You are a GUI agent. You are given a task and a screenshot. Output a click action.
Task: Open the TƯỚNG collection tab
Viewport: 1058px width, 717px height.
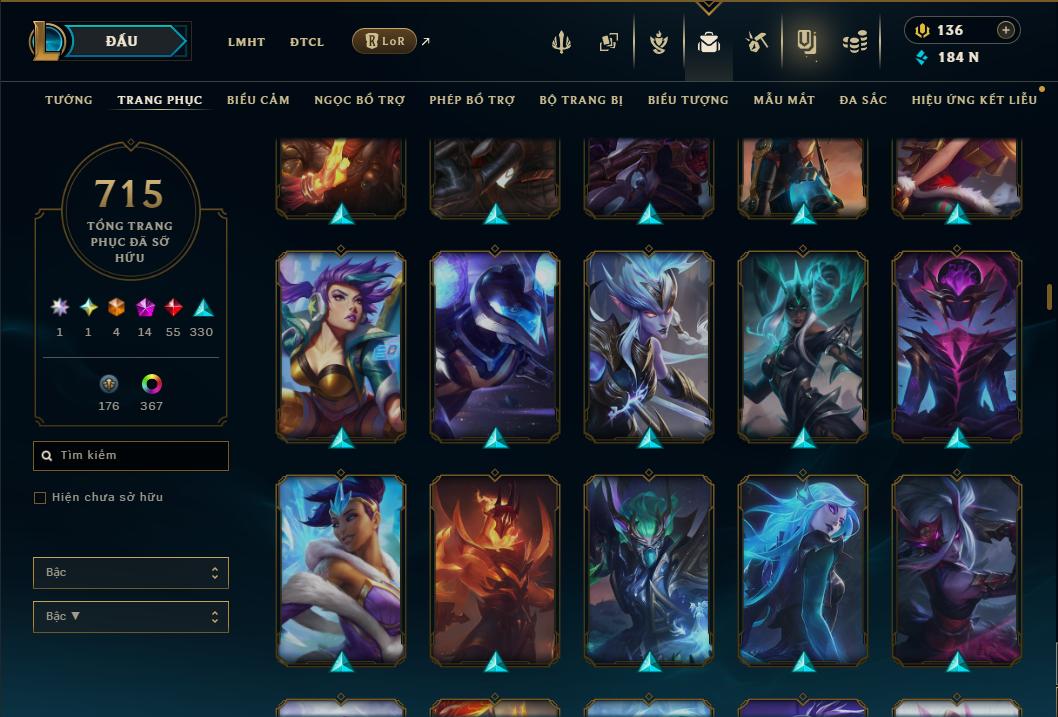click(x=69, y=100)
